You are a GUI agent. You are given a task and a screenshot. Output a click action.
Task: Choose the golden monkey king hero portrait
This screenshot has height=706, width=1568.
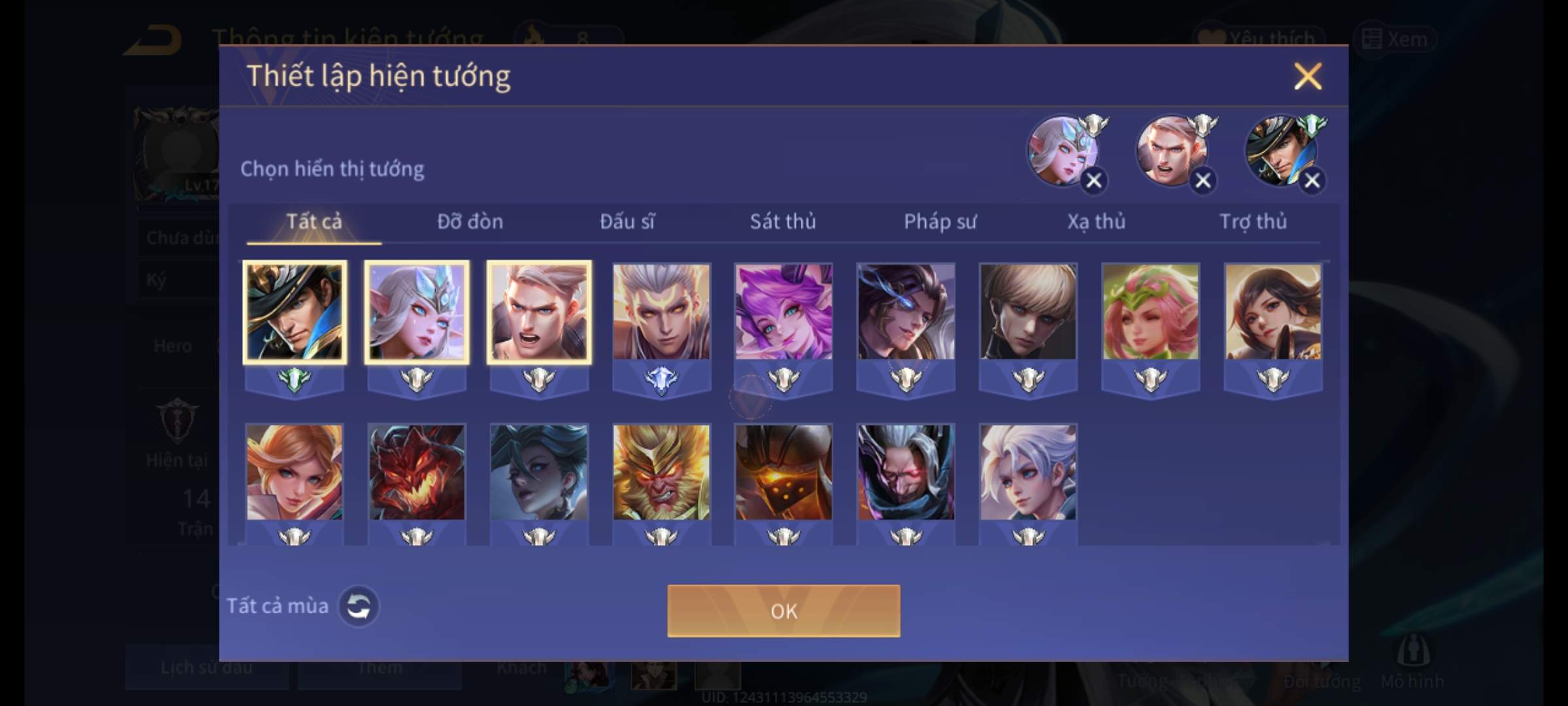coord(661,472)
